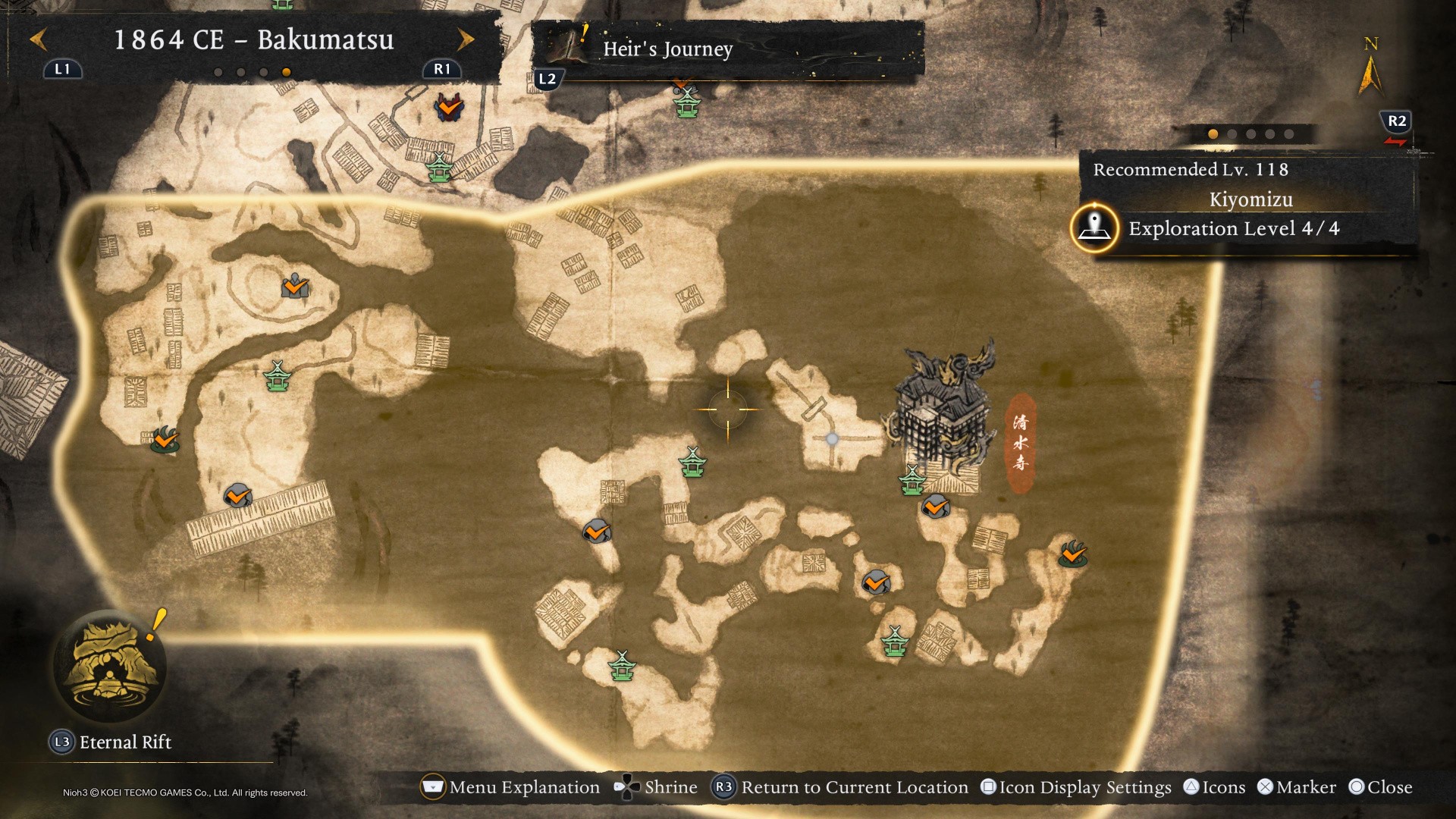The height and width of the screenshot is (819, 1456).
Task: Select the red demon mask marker
Action: click(449, 108)
